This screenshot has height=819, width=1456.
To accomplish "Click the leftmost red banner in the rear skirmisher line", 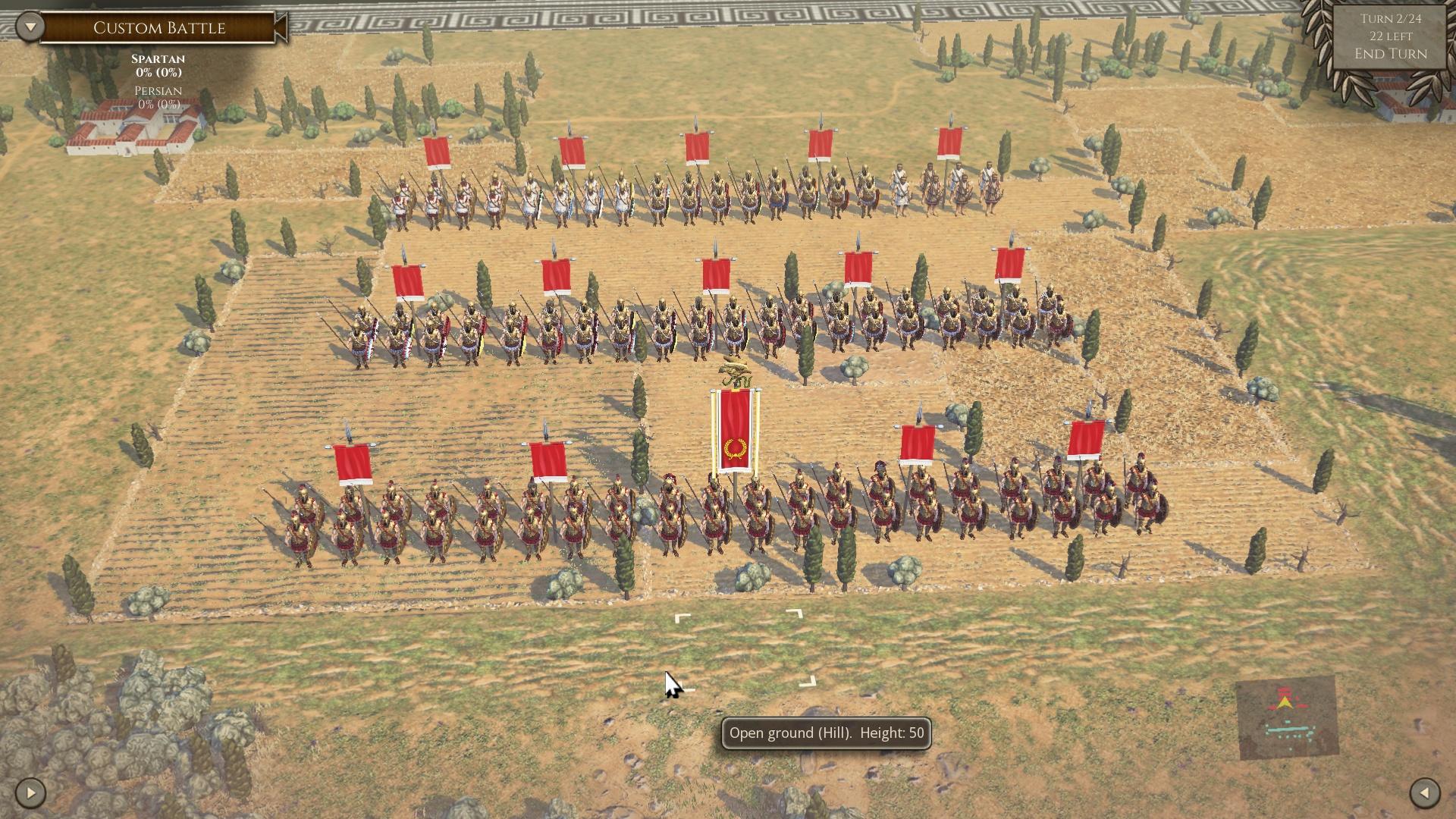I will (438, 152).
